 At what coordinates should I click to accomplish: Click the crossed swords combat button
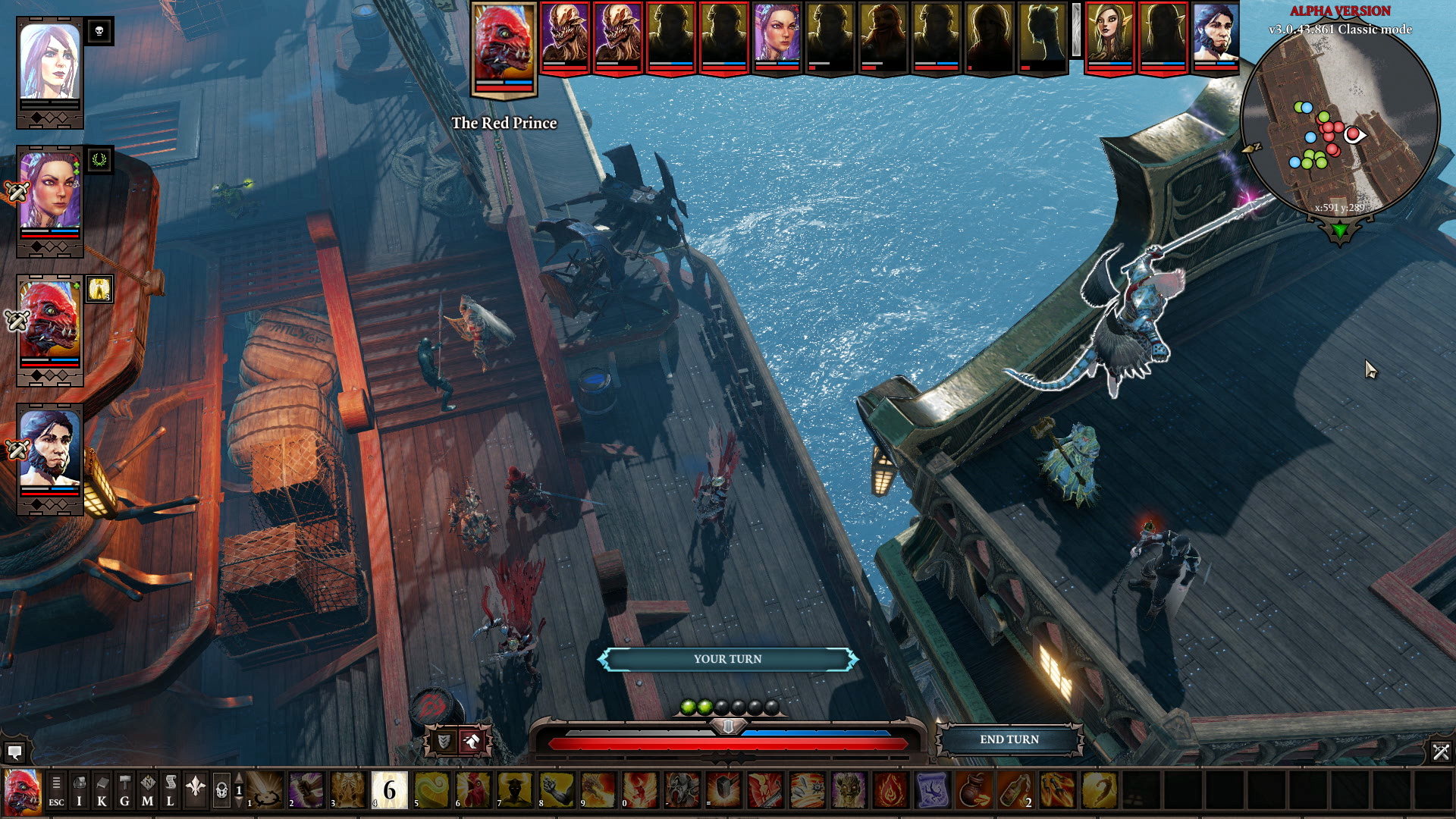pos(1440,752)
